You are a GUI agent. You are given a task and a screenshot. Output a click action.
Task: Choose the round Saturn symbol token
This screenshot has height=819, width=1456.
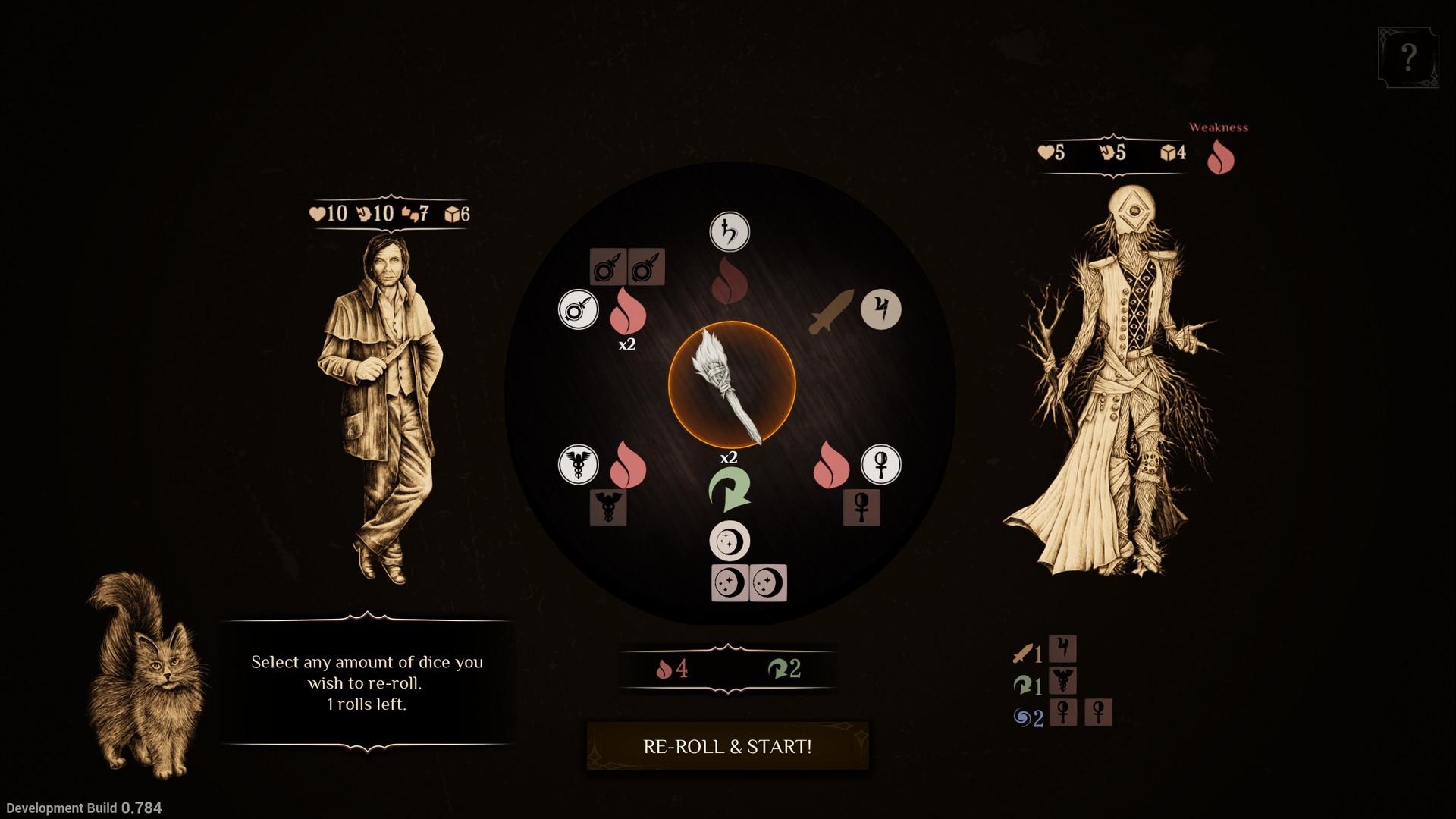pos(730,232)
